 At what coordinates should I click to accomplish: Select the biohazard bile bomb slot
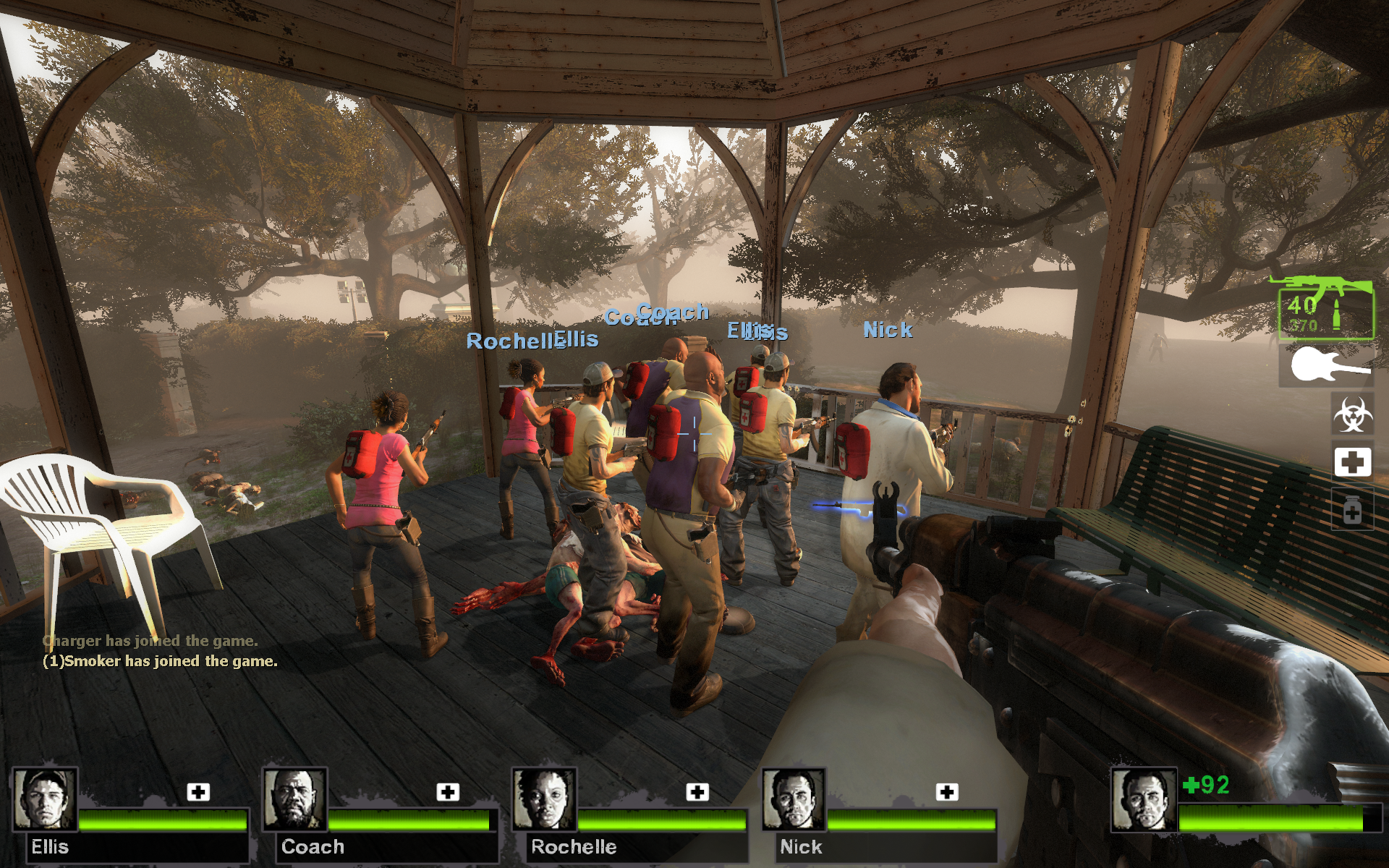point(1352,414)
